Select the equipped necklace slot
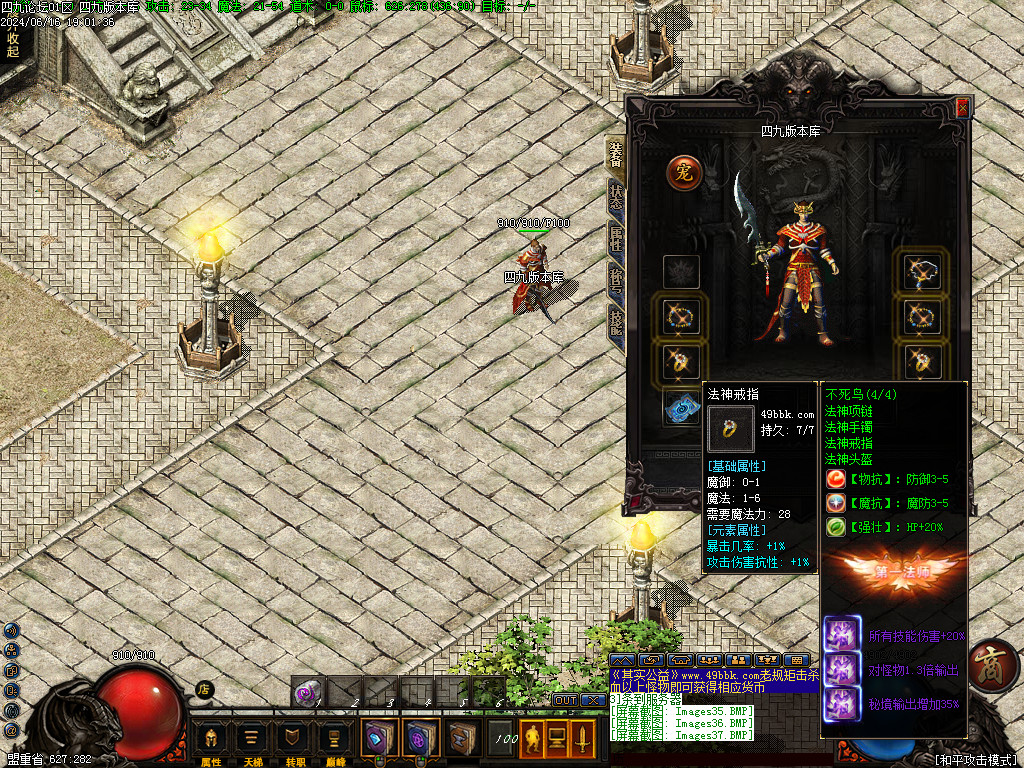The width and height of the screenshot is (1024, 768). tap(922, 272)
